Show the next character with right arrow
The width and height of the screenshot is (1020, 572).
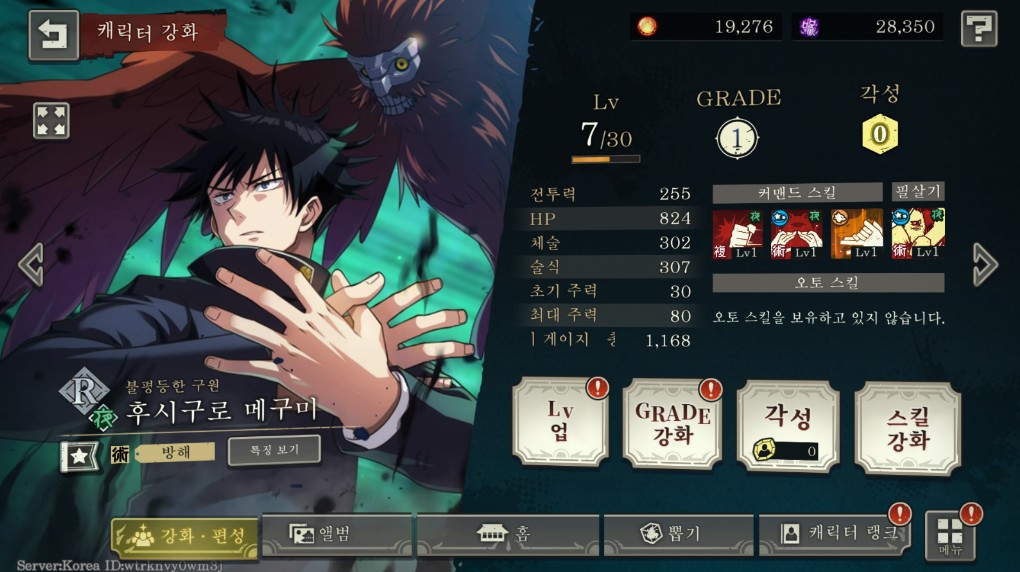(985, 265)
